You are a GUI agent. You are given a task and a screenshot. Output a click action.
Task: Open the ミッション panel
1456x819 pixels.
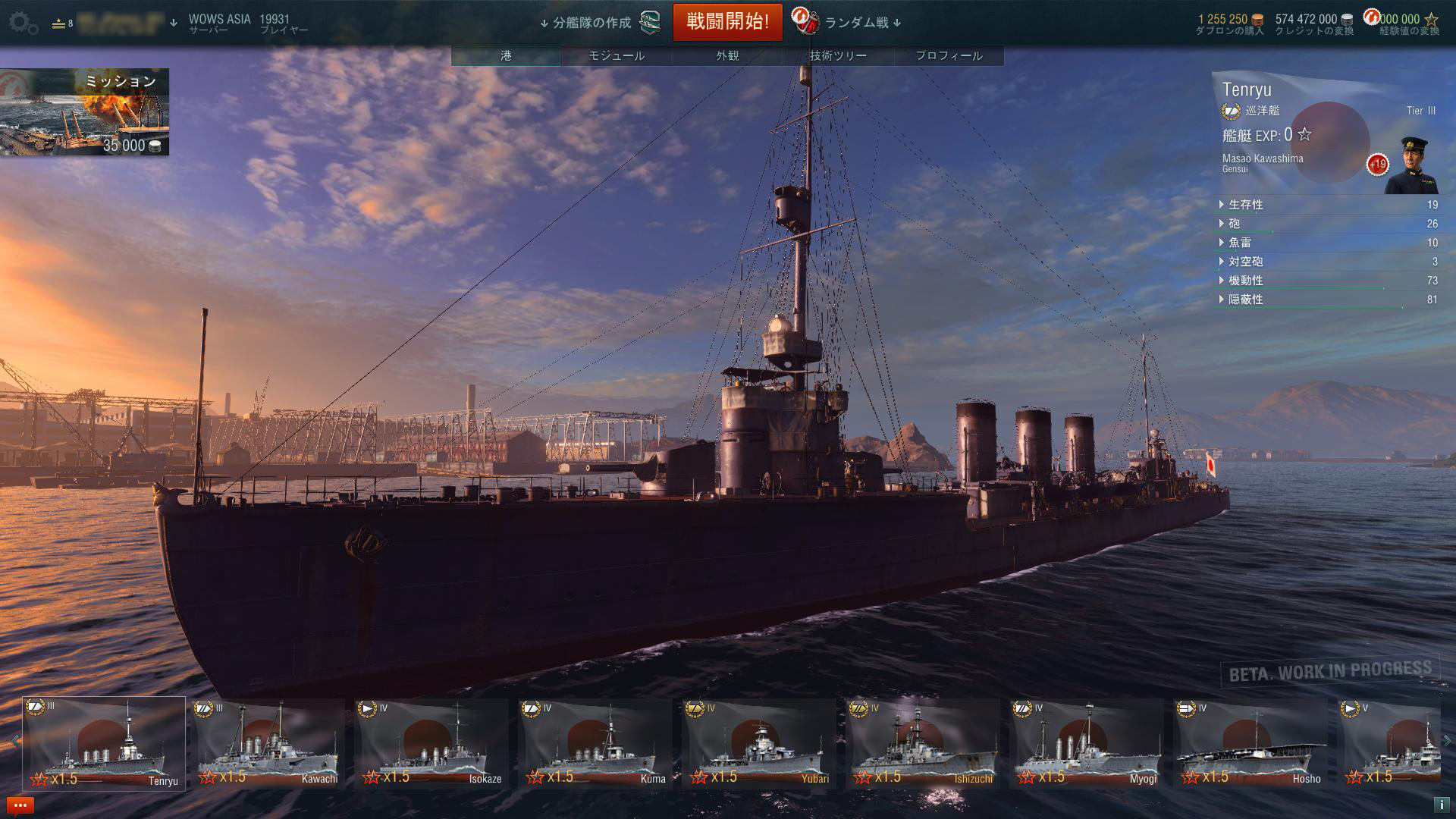tap(84, 112)
